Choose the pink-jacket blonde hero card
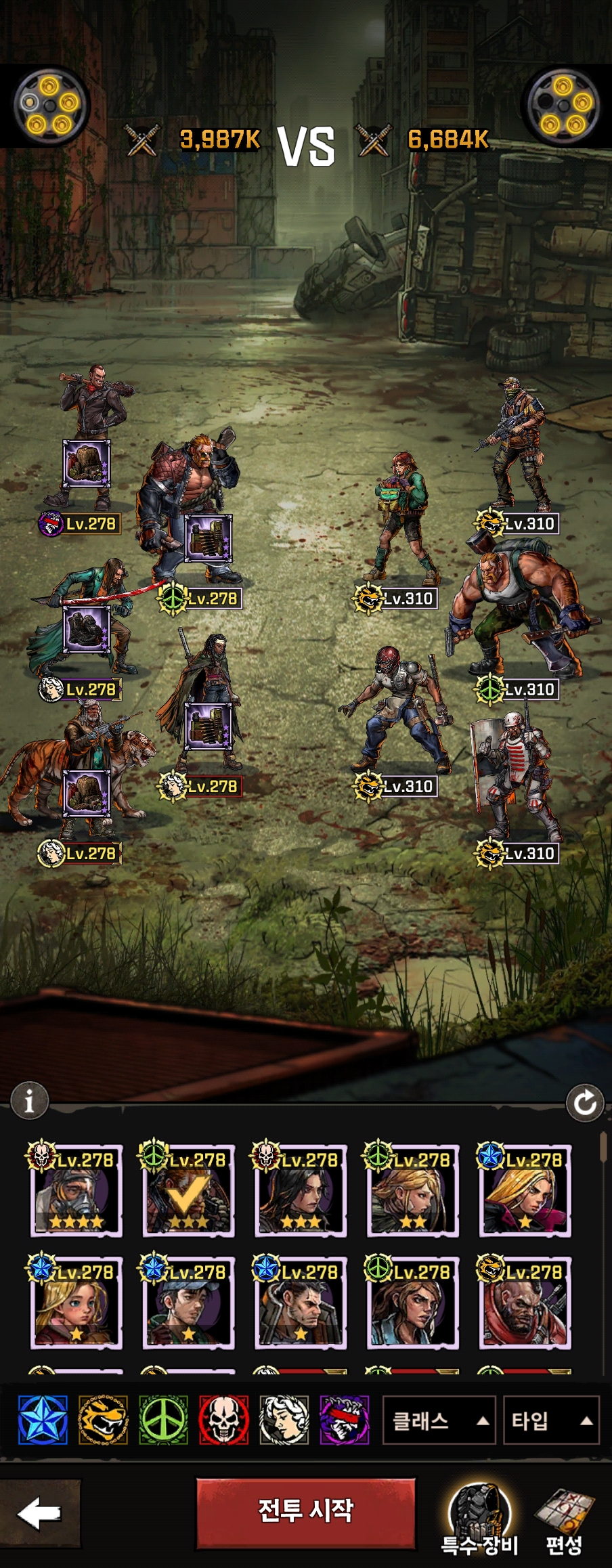The image size is (612, 1568). coord(526,1191)
